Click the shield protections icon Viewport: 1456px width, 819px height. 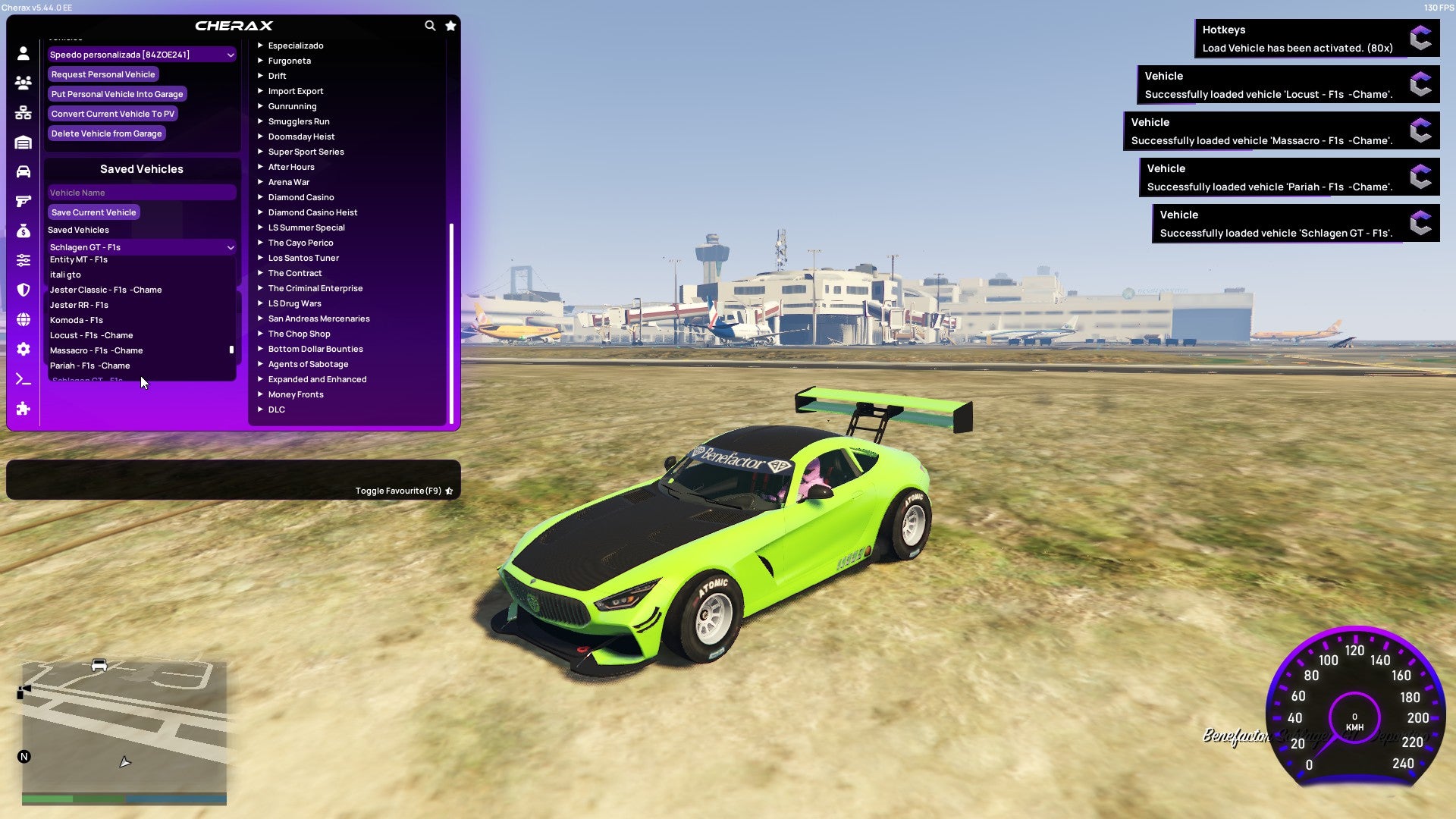coord(23,289)
